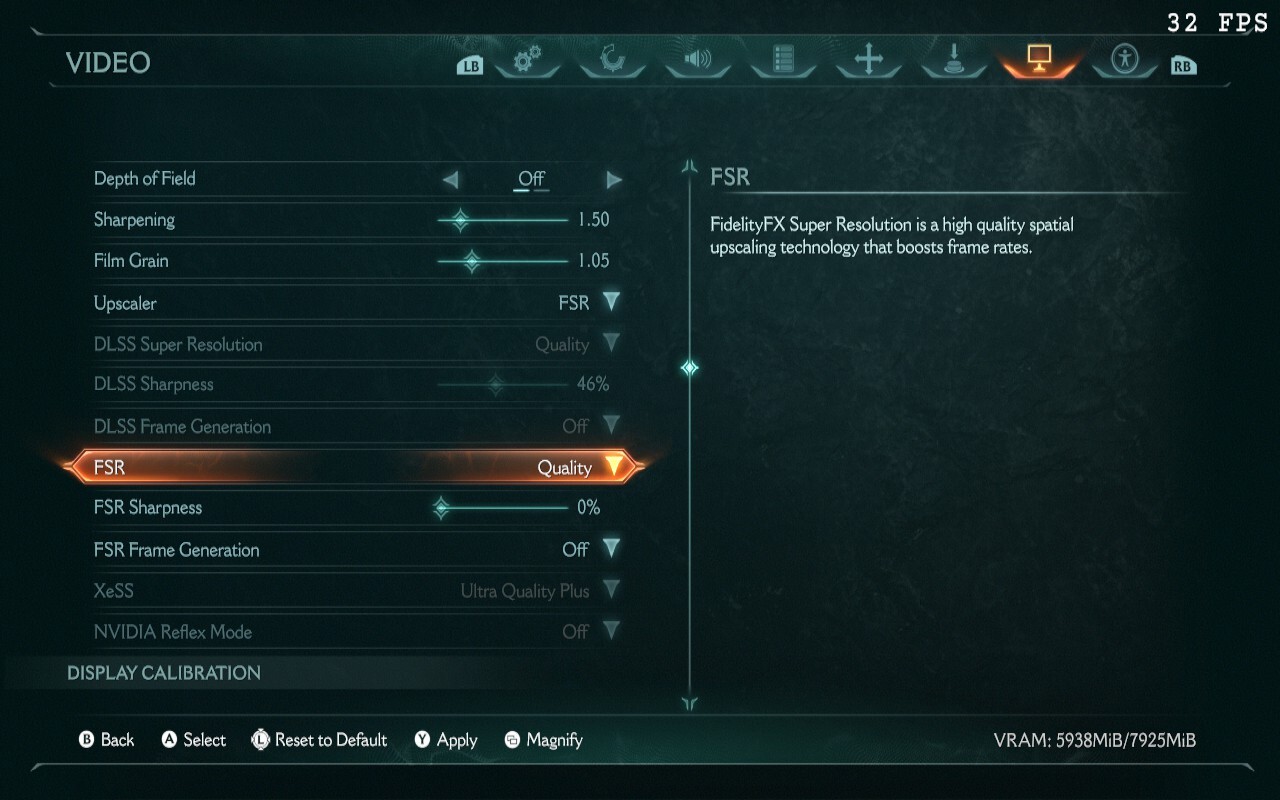Click the Magnify option
Viewport: 1280px width, 800px height.
543,740
